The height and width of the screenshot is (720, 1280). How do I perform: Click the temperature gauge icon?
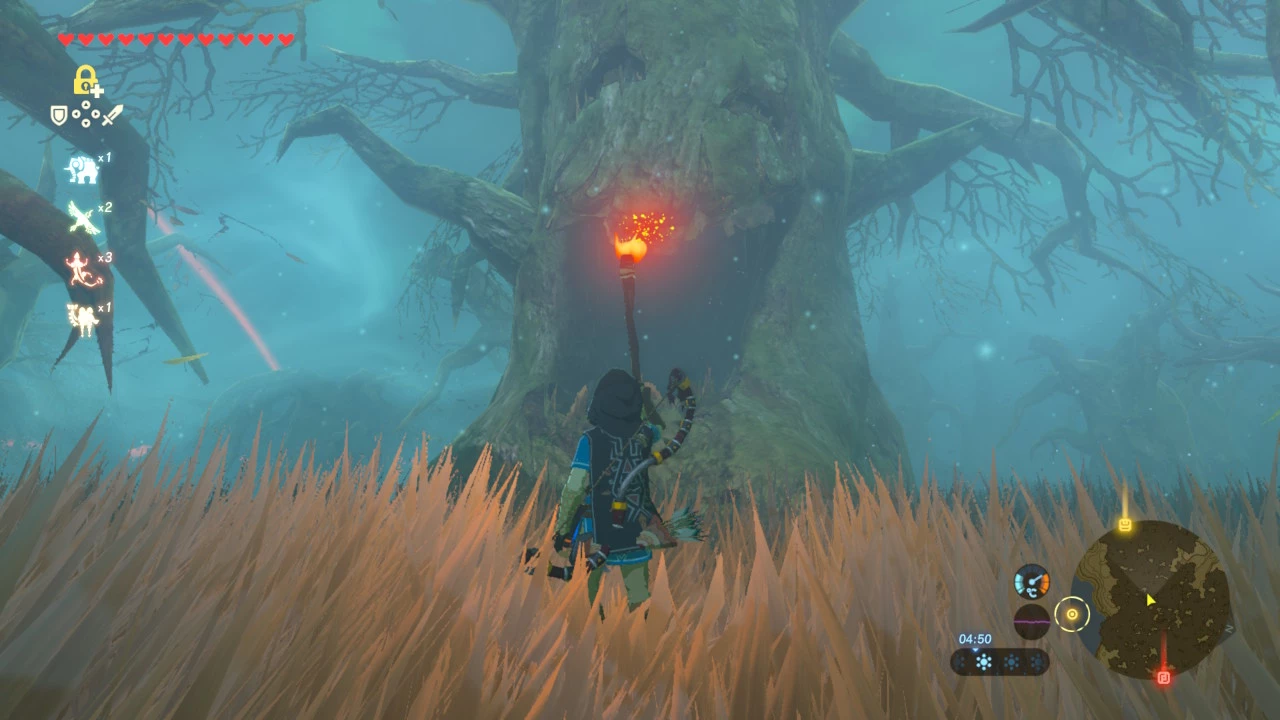[1031, 582]
